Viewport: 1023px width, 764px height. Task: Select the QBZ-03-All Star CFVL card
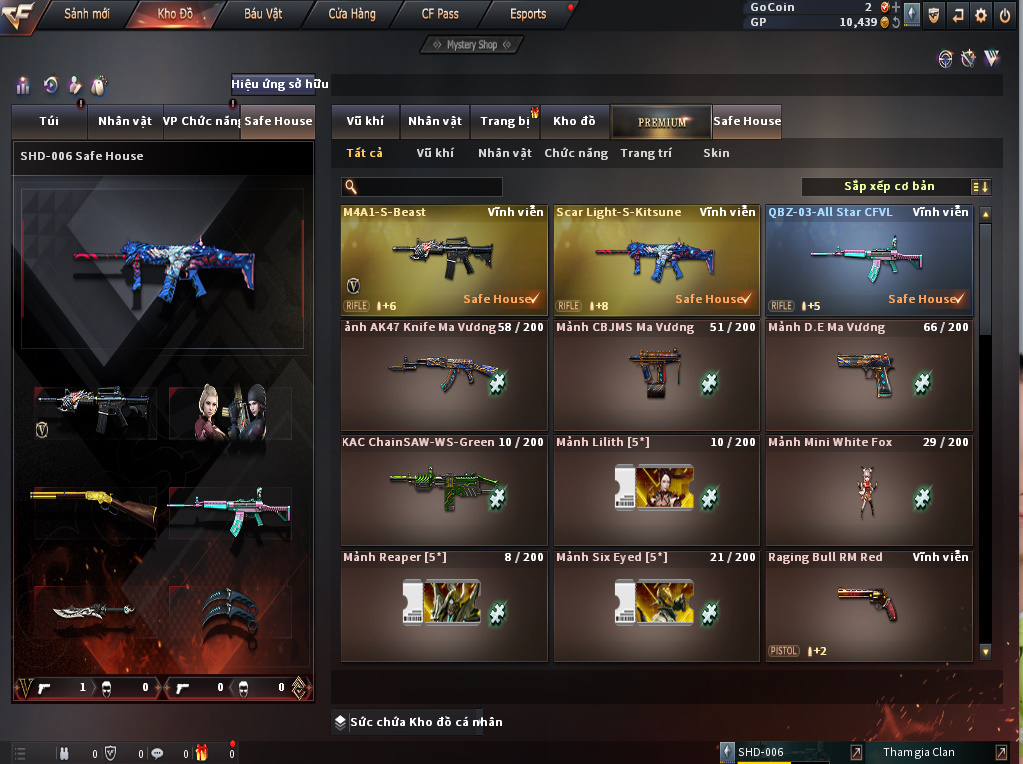click(x=869, y=260)
